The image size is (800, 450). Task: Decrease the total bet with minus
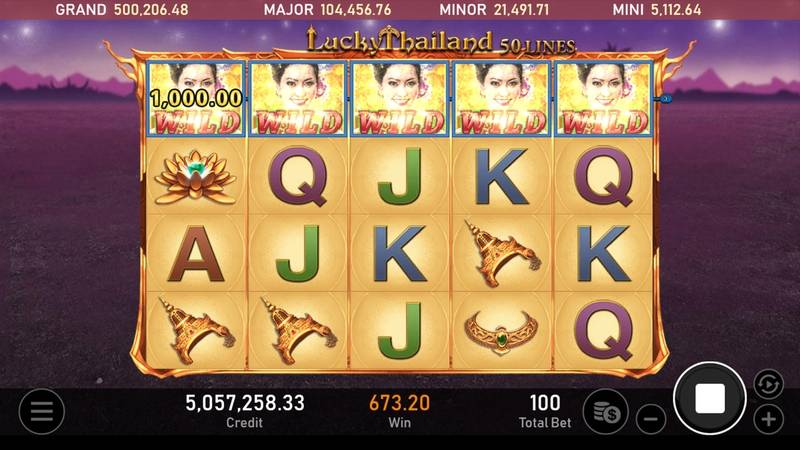point(650,418)
